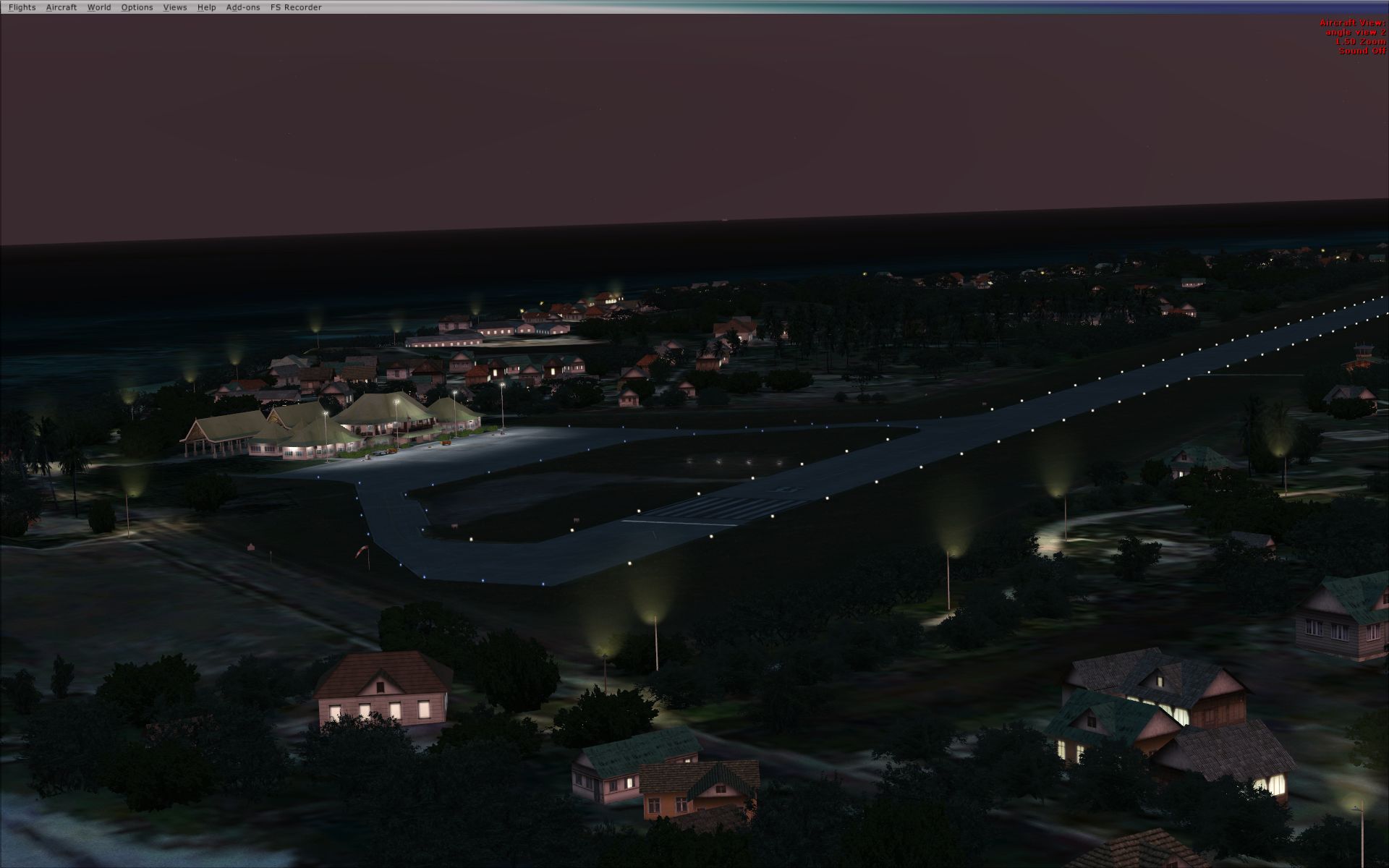Open the Flights menu
This screenshot has width=1389, height=868.
point(22,7)
